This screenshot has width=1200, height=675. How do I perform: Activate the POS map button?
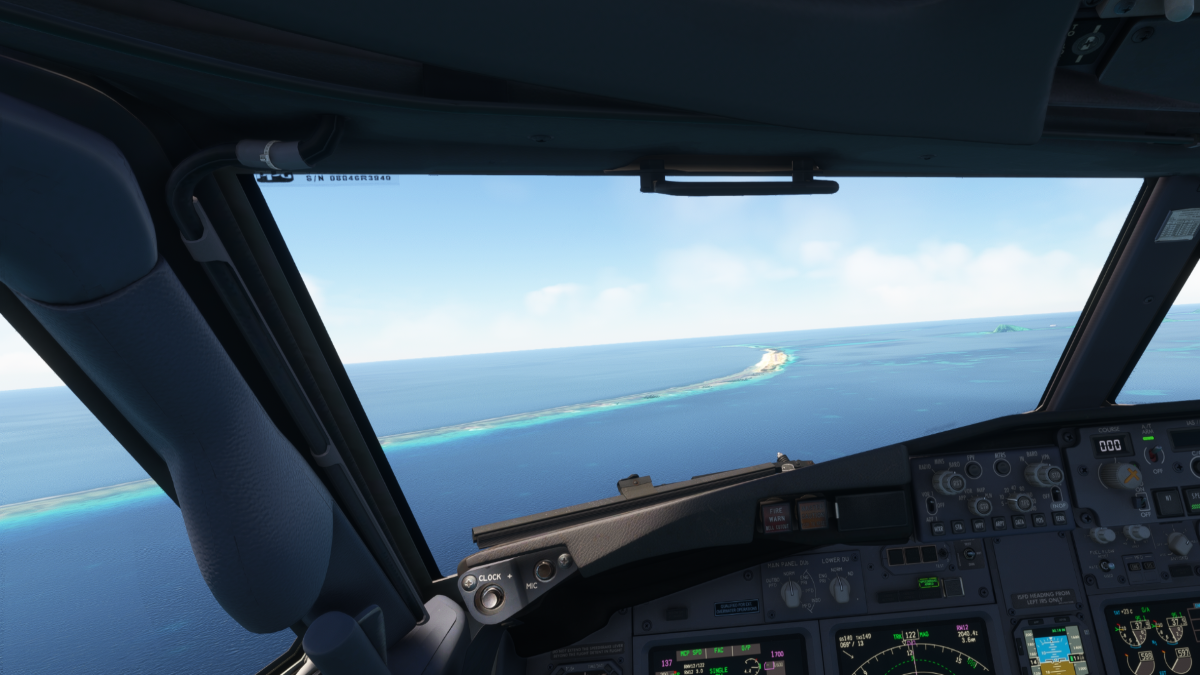tap(1037, 519)
